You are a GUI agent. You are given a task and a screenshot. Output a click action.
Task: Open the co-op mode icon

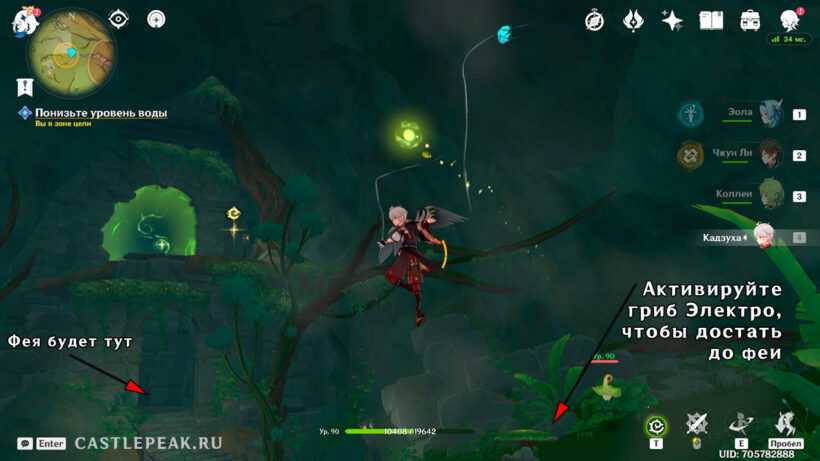point(789,21)
